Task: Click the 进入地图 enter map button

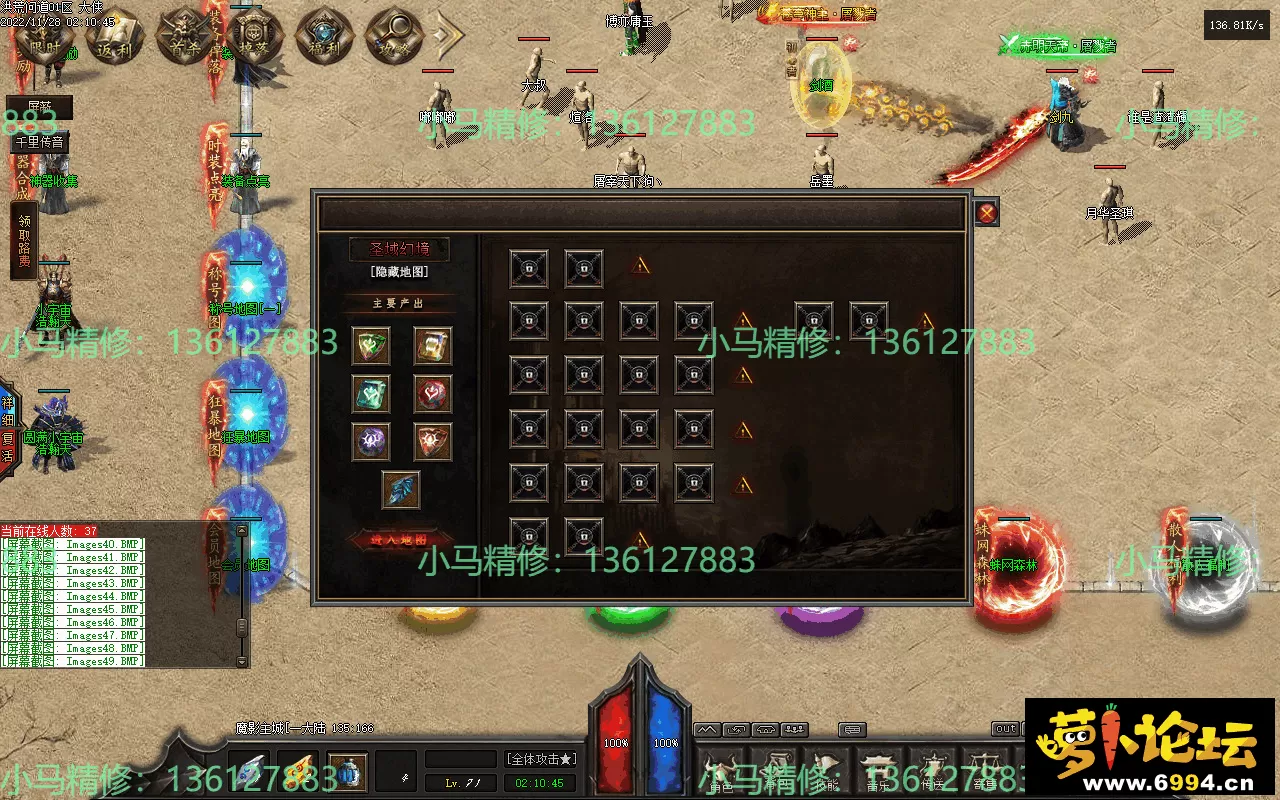Action: point(399,540)
